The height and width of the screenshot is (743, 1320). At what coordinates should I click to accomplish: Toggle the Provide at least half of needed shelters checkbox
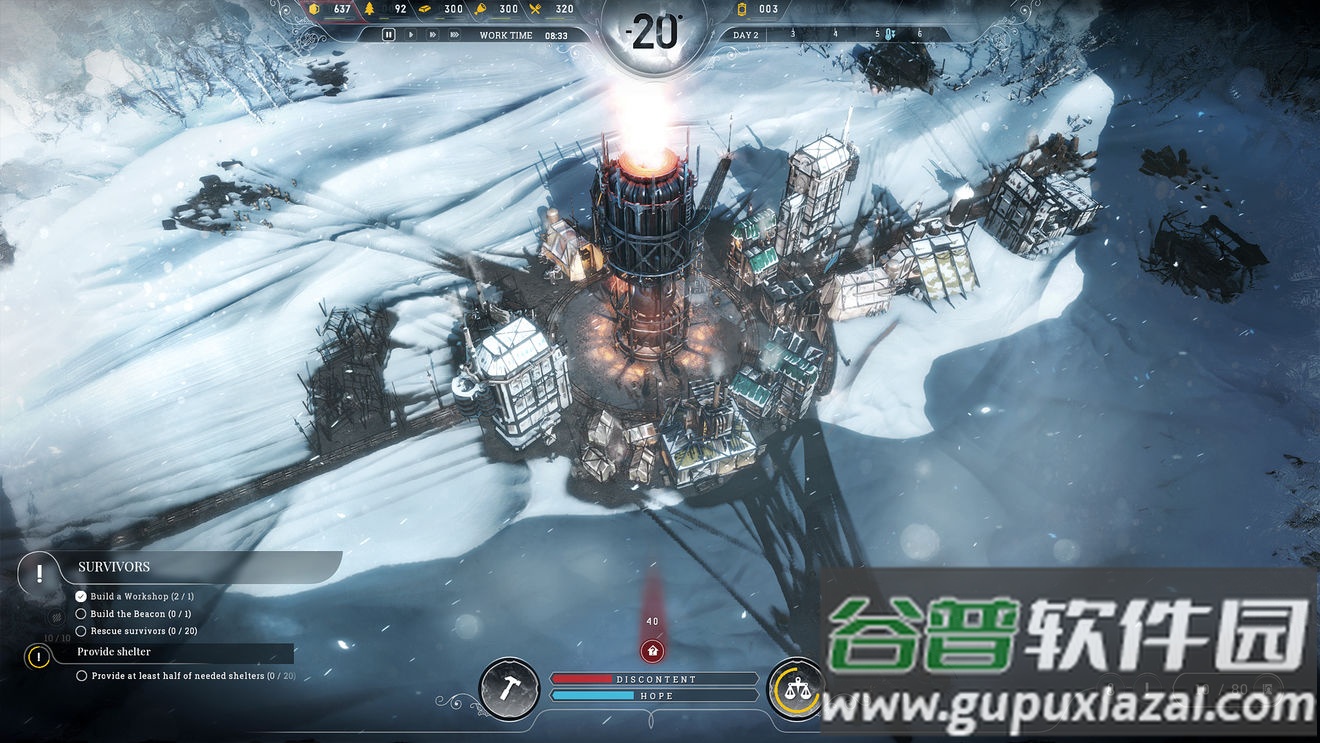point(82,675)
